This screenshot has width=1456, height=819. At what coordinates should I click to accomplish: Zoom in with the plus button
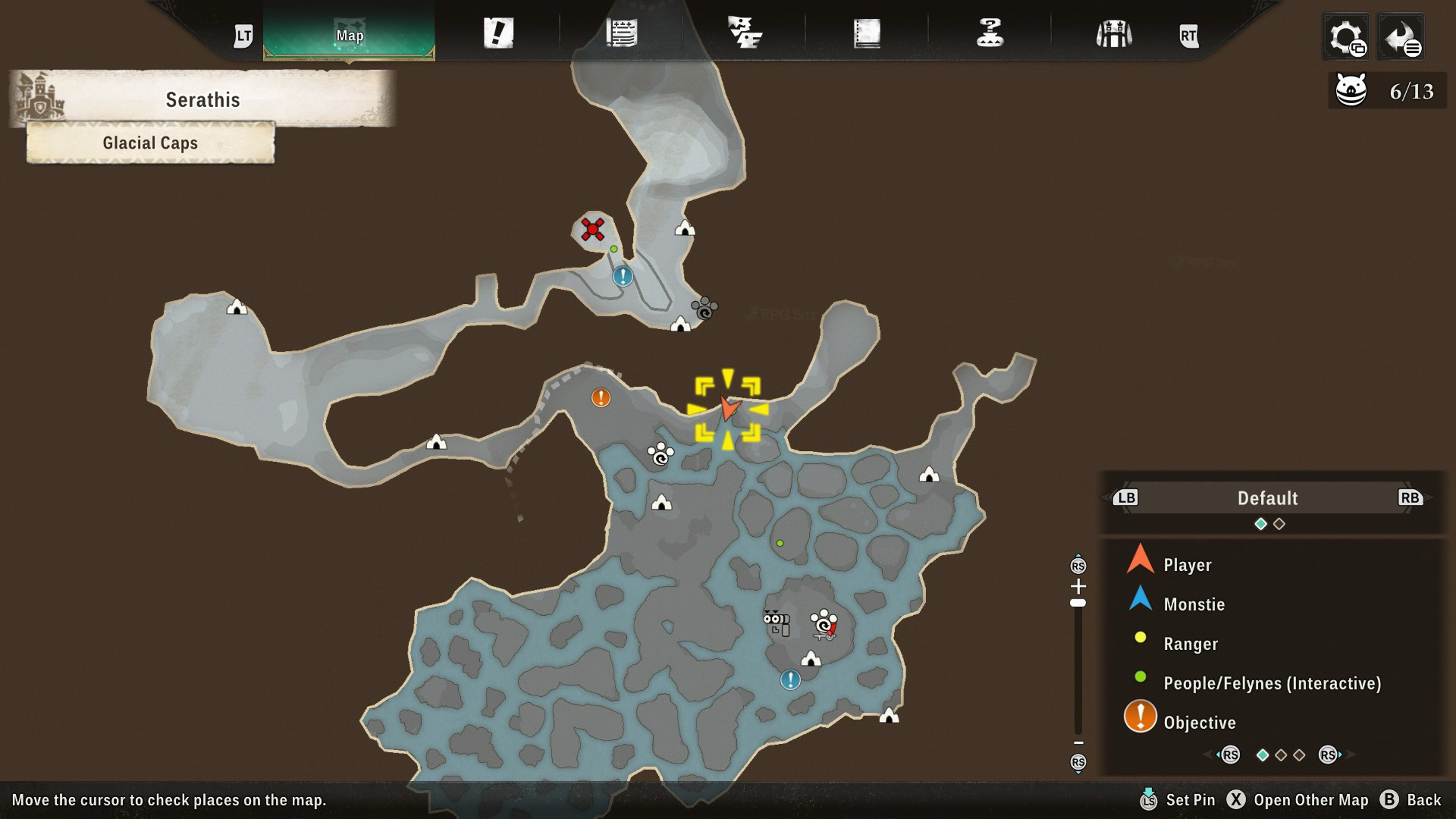click(1078, 585)
